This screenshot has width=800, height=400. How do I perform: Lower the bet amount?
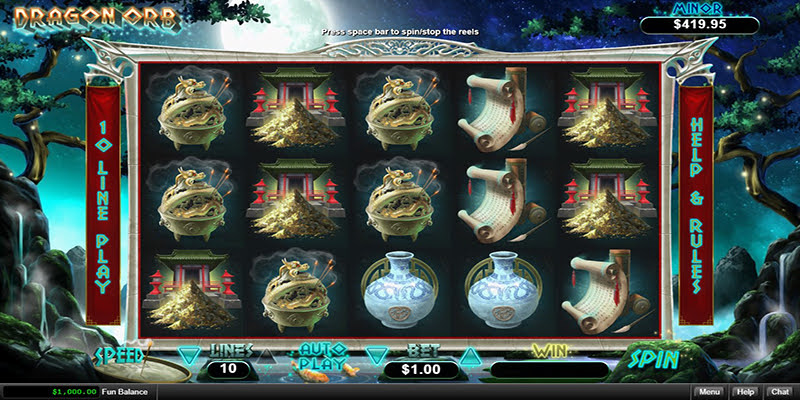point(375,354)
